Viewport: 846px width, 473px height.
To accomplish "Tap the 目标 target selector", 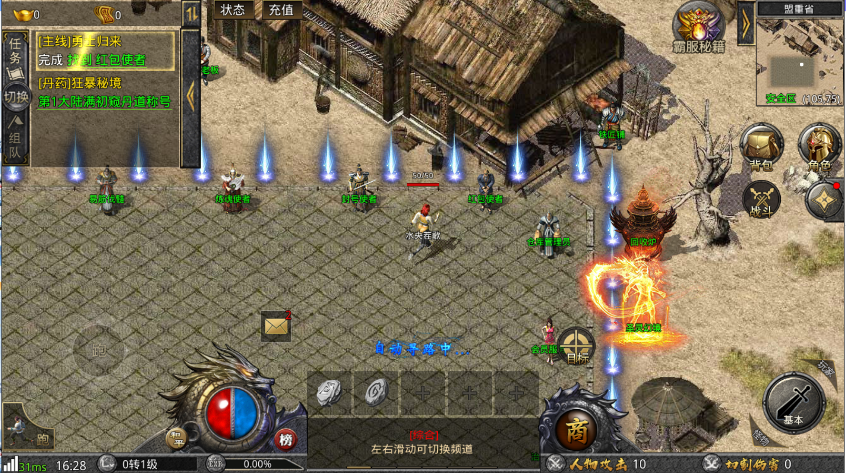I will click(576, 346).
